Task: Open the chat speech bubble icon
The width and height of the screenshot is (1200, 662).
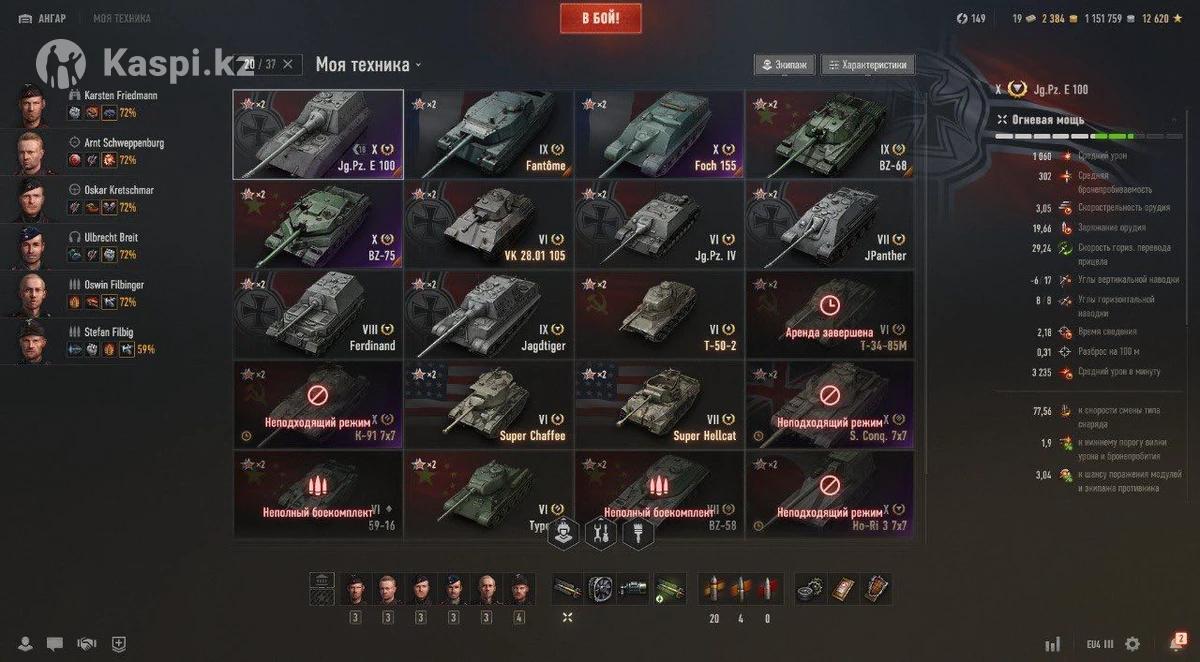Action: click(x=55, y=644)
